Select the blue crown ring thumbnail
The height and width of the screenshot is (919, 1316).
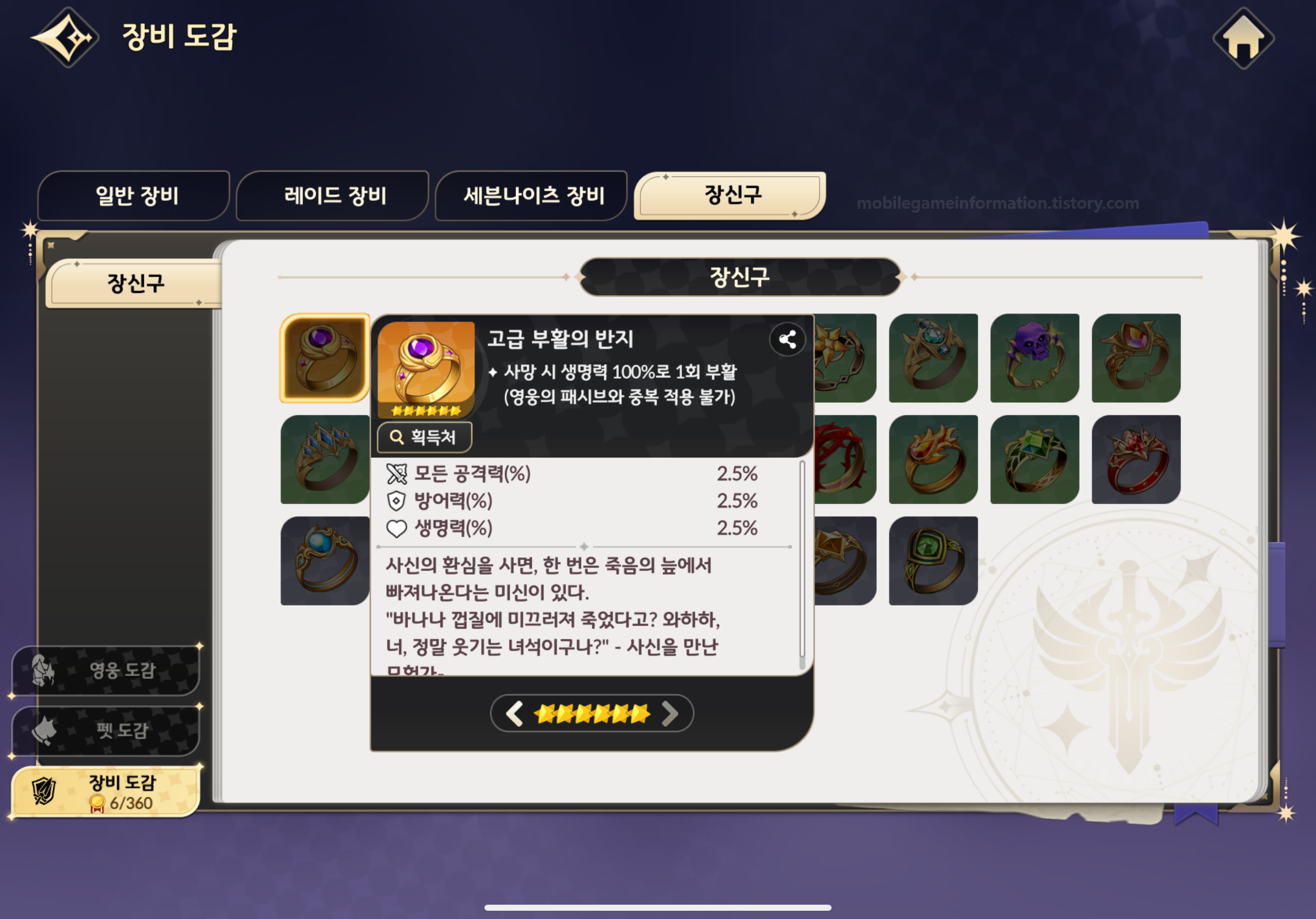pyautogui.click(x=324, y=458)
